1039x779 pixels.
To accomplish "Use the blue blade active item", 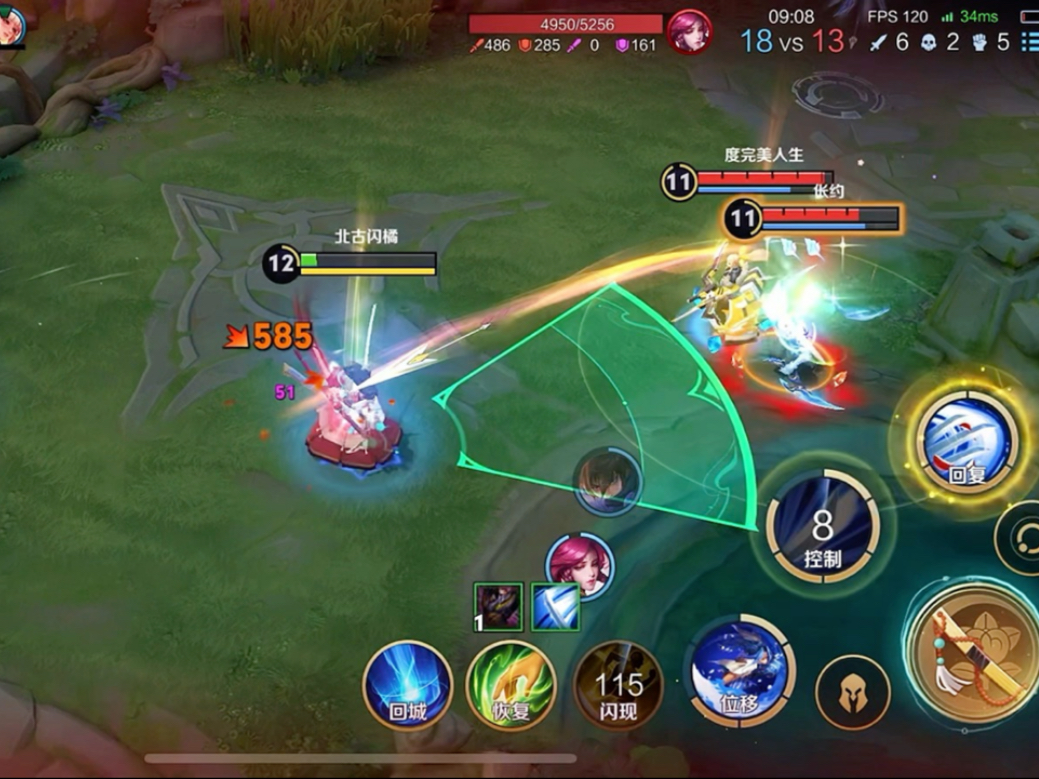I will pos(555,607).
